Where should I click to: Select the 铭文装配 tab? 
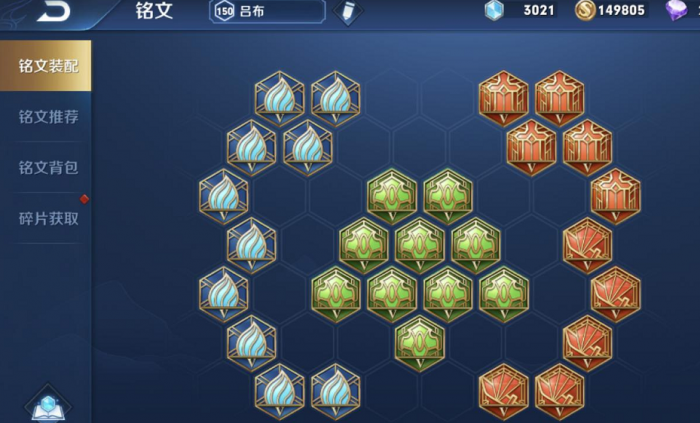click(x=47, y=66)
